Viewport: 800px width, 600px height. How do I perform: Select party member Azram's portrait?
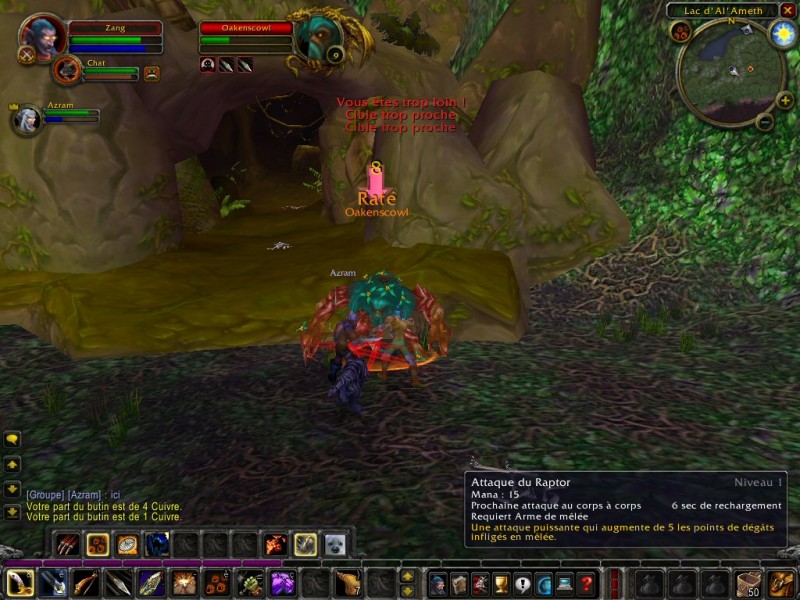[25, 120]
